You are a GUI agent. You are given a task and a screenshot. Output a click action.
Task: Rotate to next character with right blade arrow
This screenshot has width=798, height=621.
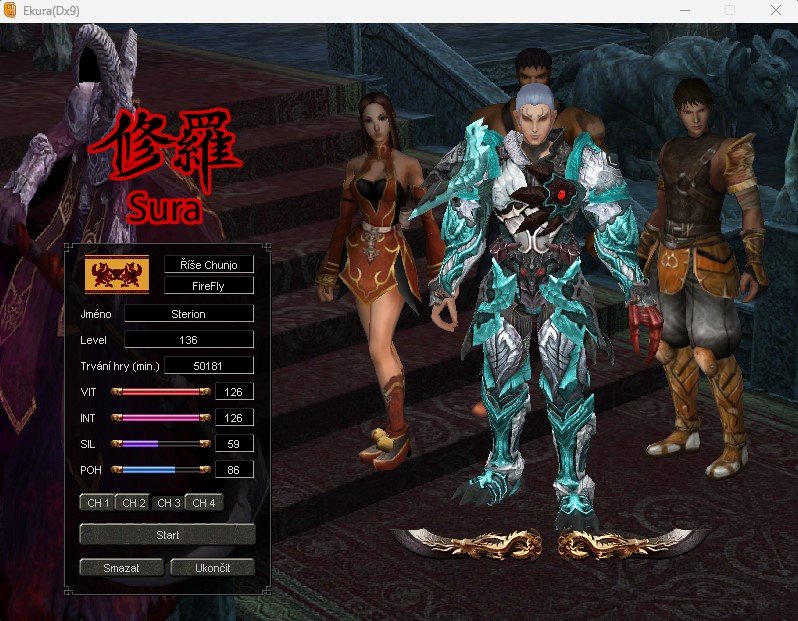pyautogui.click(x=632, y=543)
